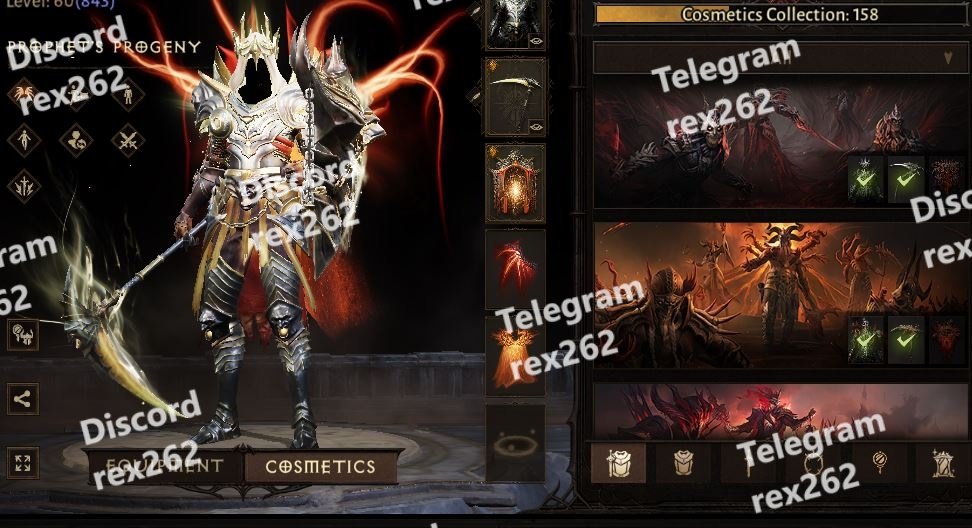Select the scythe weapon cosmetic slot
Screen dimensions: 972x528
click(515, 96)
